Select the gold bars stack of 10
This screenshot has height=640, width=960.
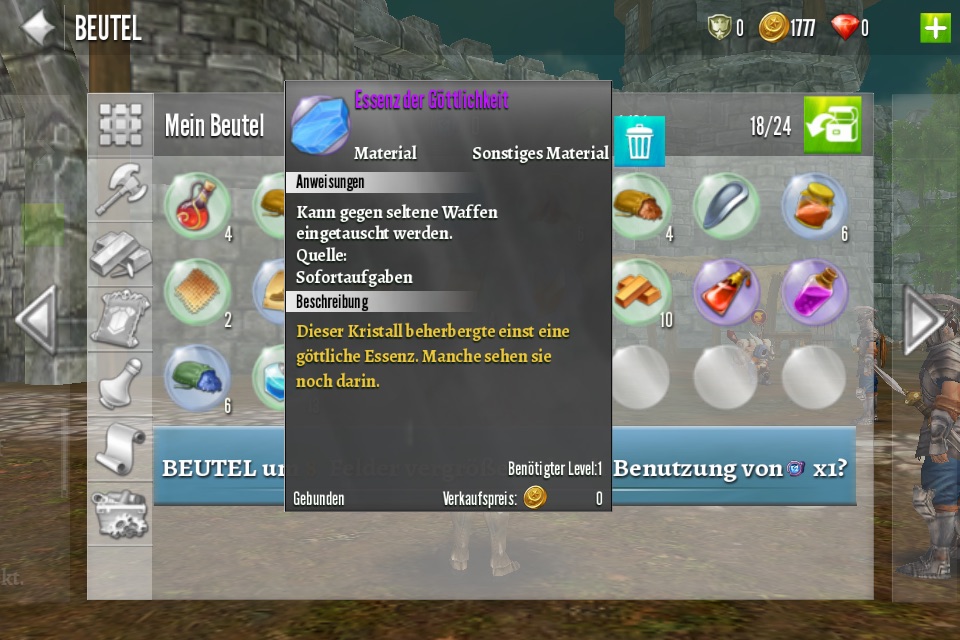[639, 291]
